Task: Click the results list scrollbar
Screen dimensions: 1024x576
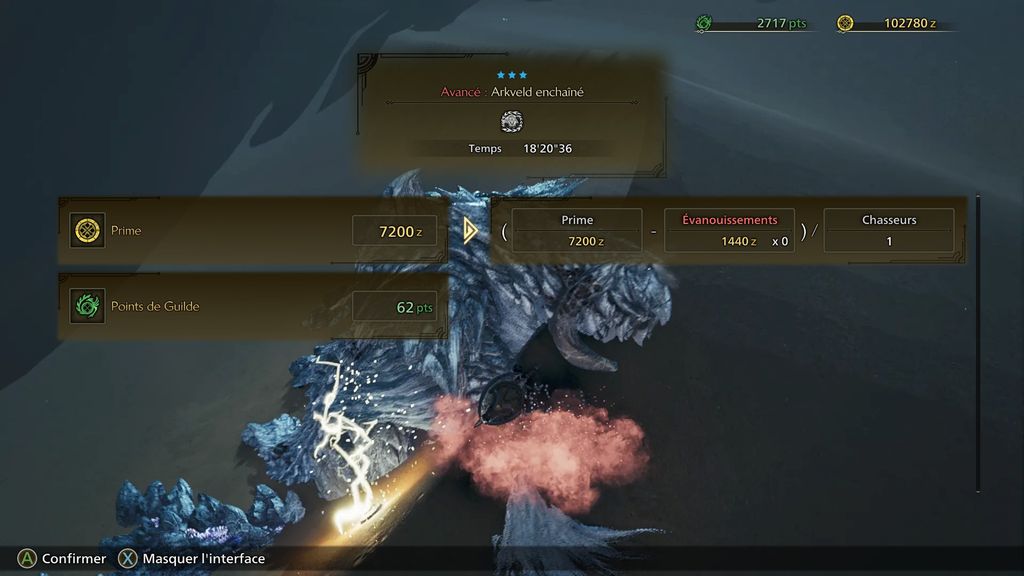Action: tap(978, 342)
